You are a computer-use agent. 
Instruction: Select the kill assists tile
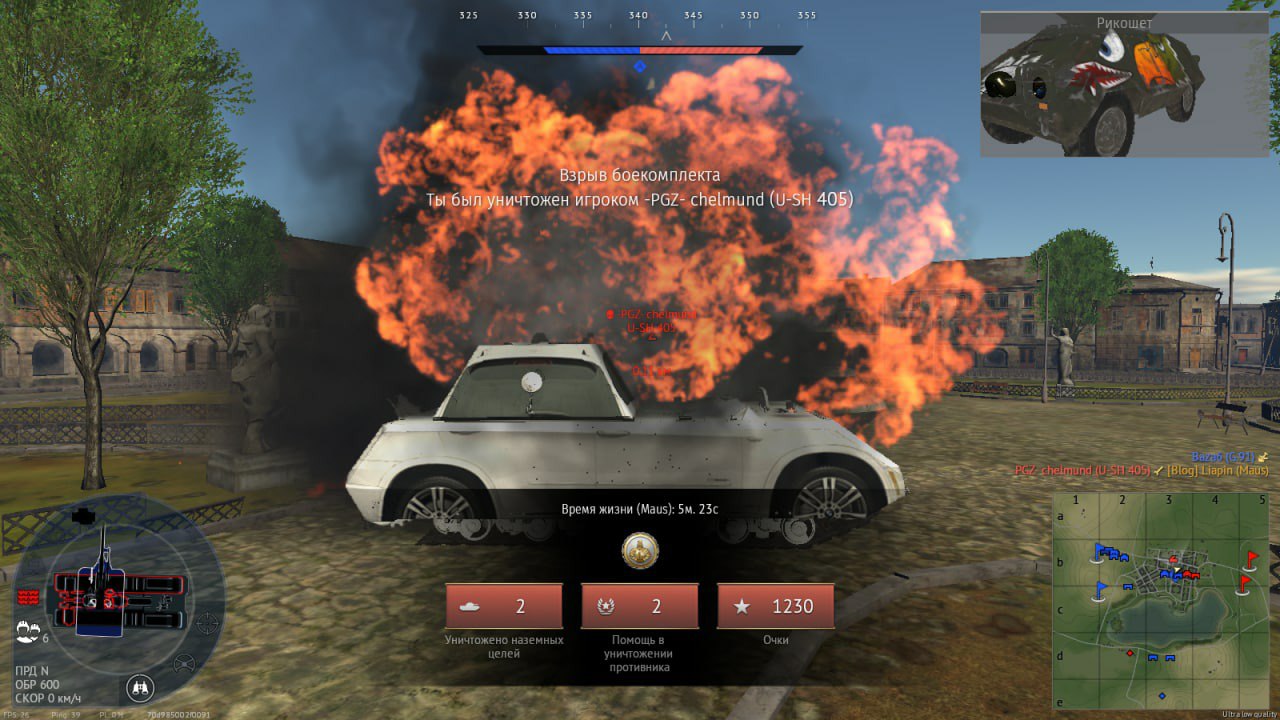click(x=640, y=606)
